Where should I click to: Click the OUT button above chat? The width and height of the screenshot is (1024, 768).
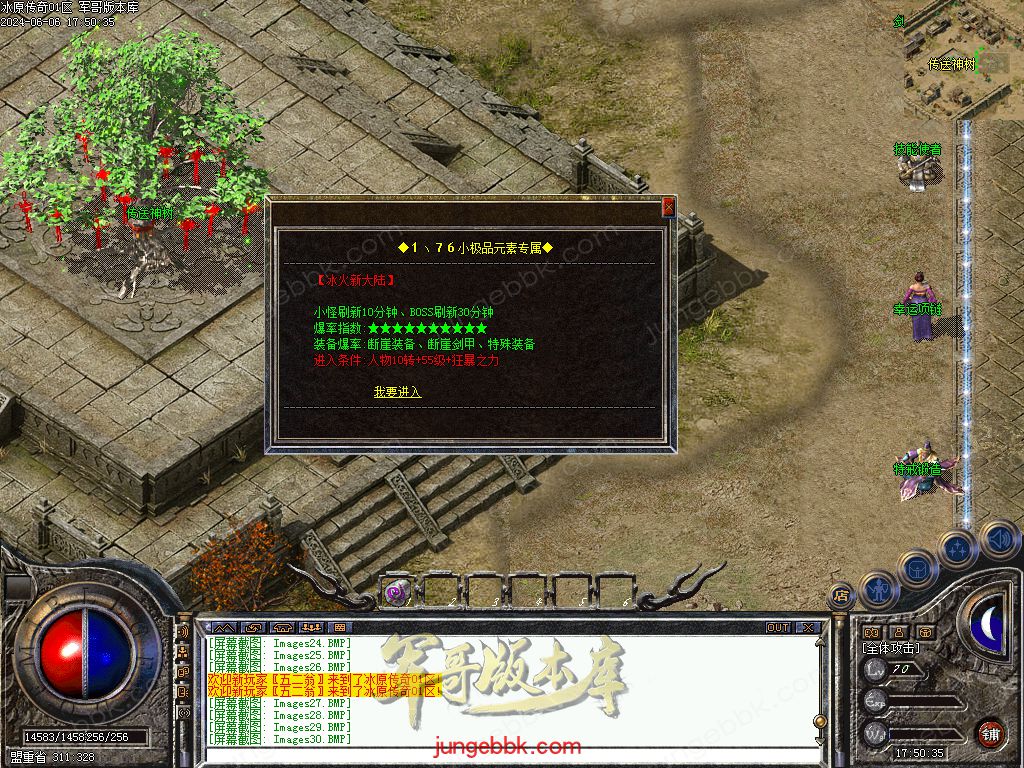pos(778,628)
